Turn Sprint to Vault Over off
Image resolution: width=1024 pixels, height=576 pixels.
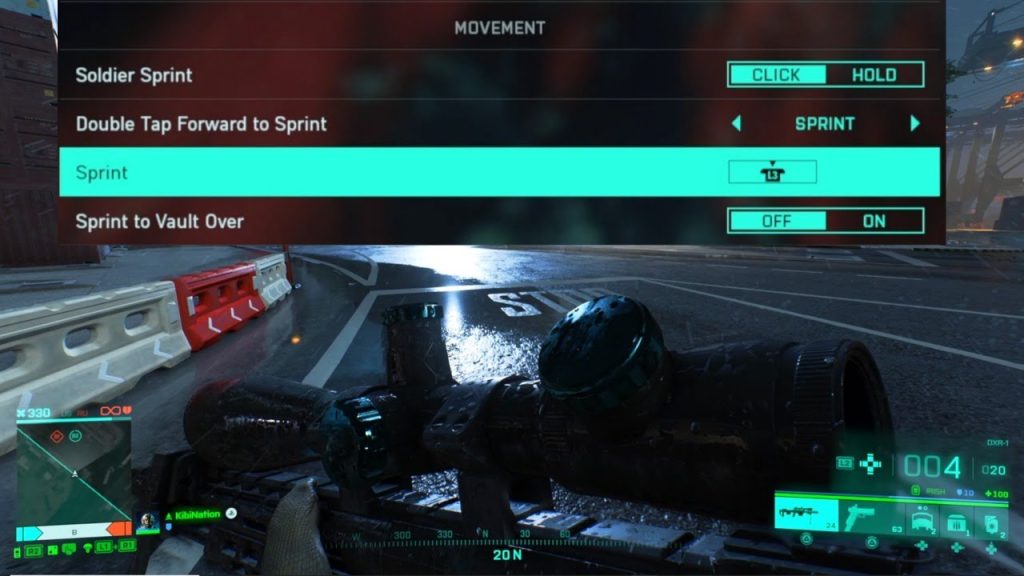click(777, 221)
